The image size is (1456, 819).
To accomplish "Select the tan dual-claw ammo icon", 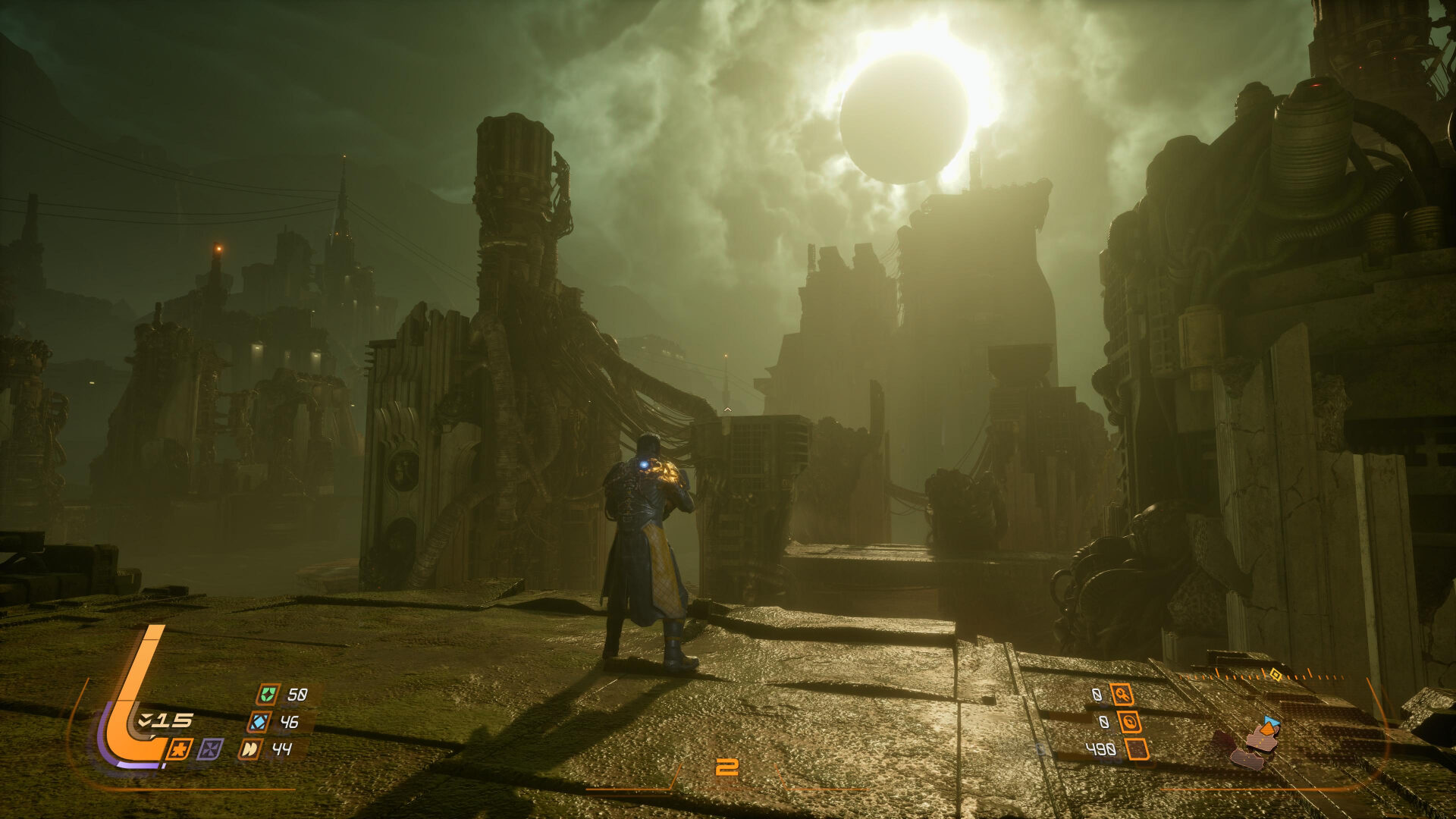I will pyautogui.click(x=250, y=751).
